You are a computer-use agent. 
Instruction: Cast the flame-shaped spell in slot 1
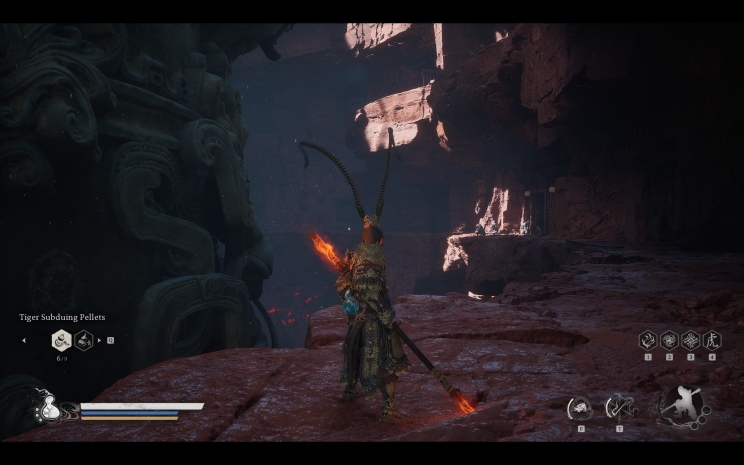click(648, 340)
